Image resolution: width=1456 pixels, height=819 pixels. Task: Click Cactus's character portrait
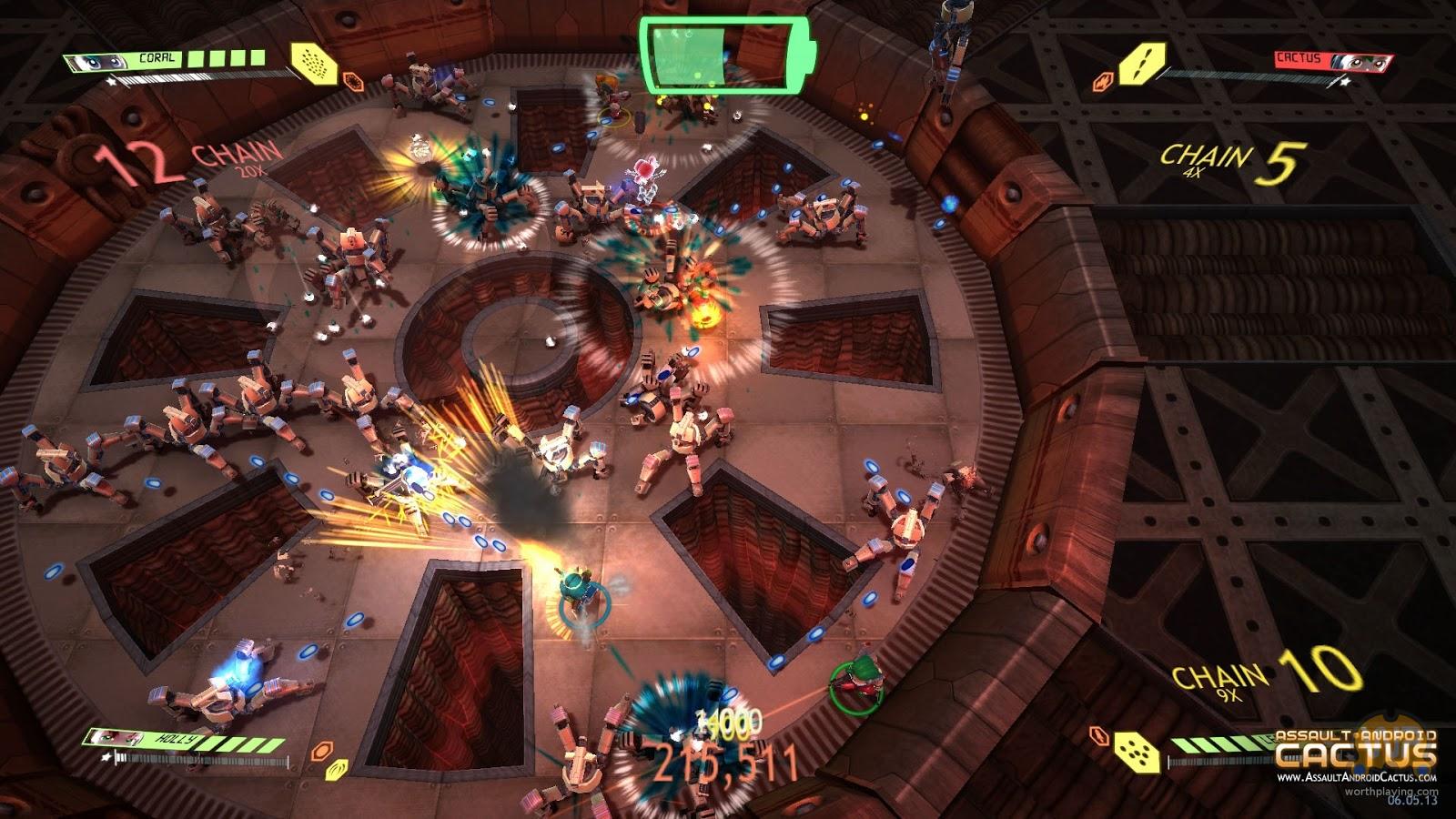click(1360, 62)
